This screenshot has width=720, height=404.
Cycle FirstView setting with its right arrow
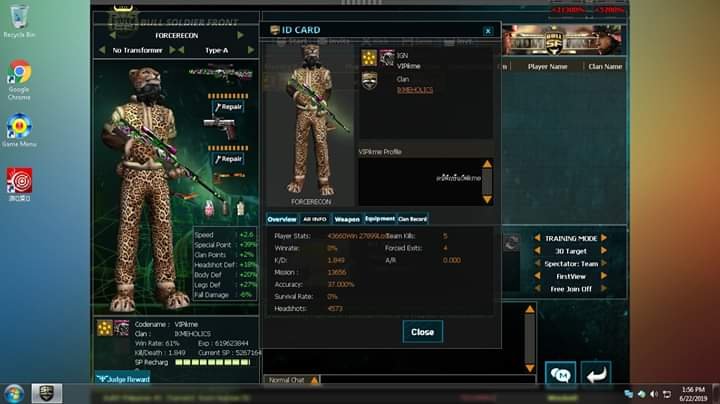point(604,276)
